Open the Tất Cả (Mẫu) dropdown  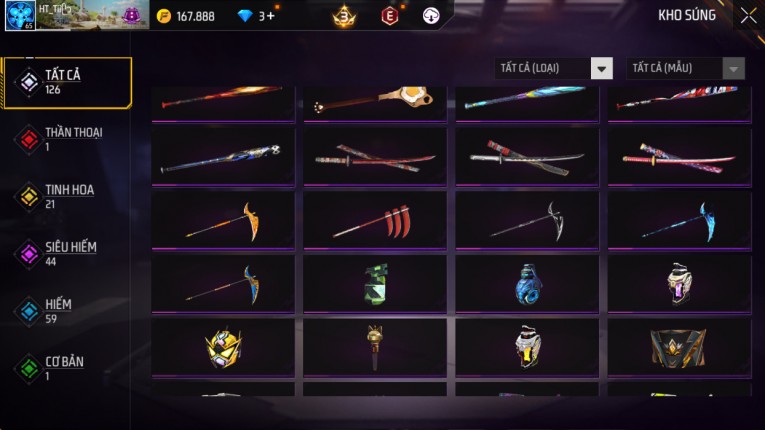pyautogui.click(x=686, y=68)
